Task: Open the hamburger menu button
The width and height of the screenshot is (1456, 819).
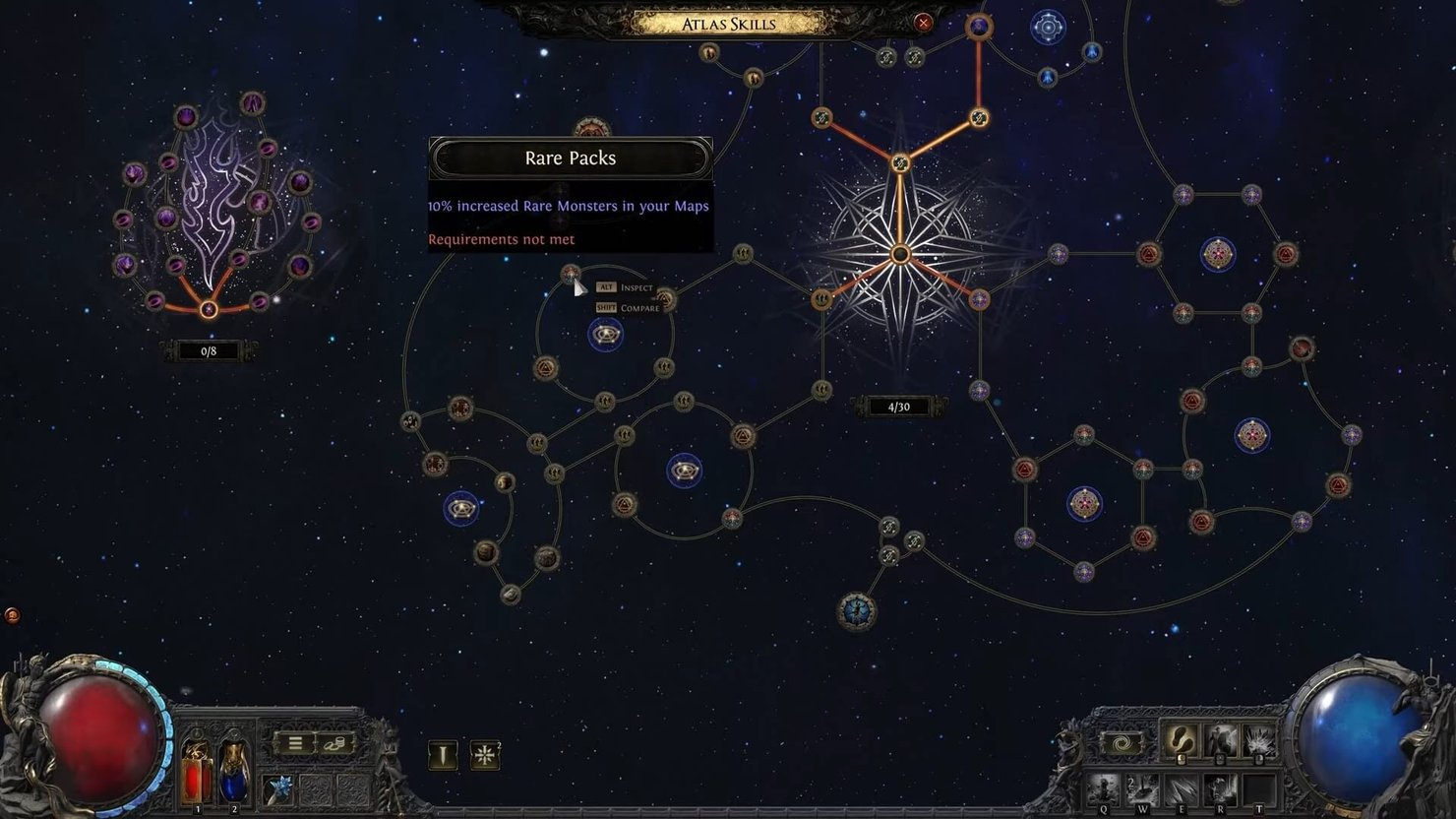Action: pyautogui.click(x=295, y=743)
